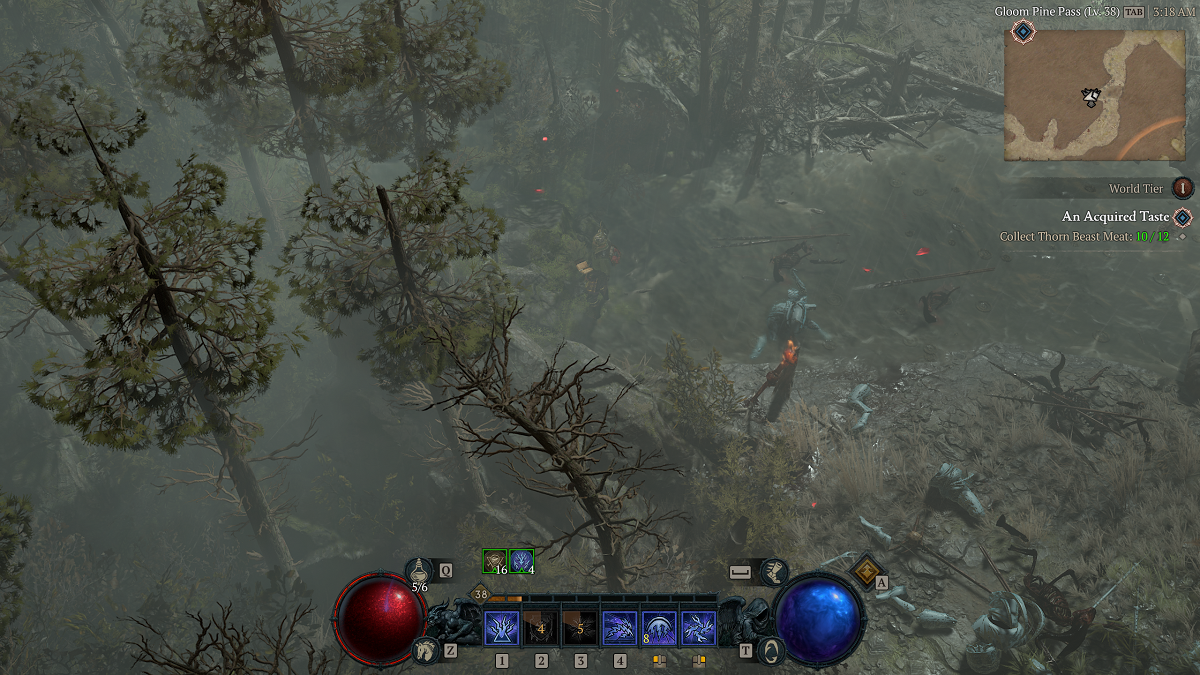Inspect the blue buff icon showing 4

(x=522, y=562)
